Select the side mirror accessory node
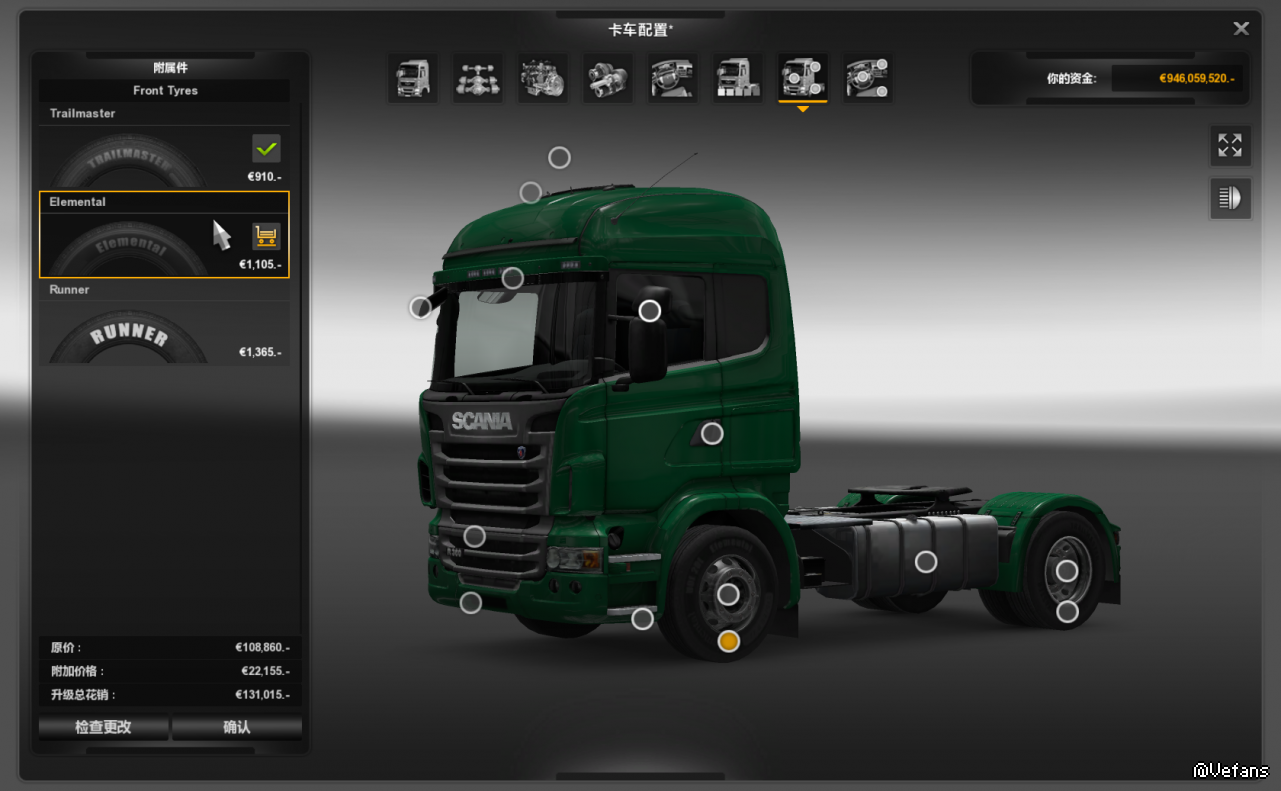This screenshot has height=791, width=1281. (650, 311)
